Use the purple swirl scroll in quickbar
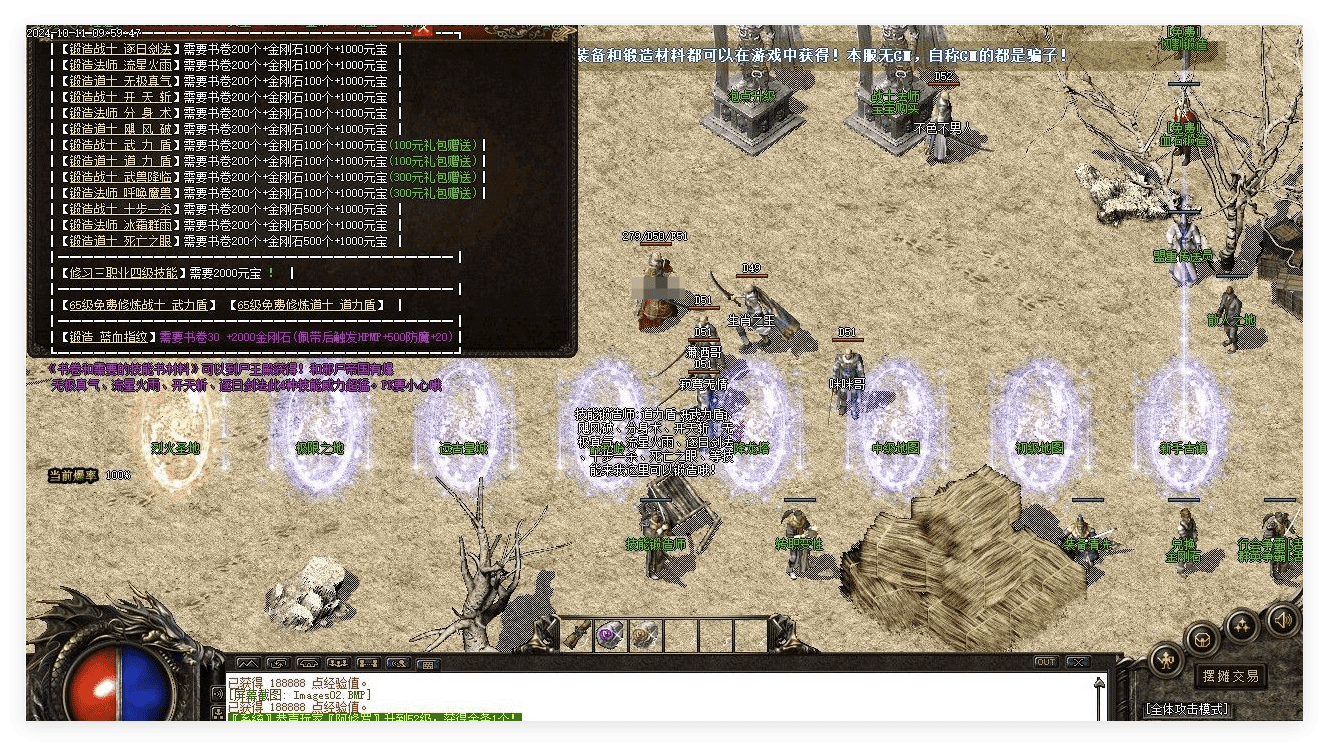Image resolution: width=1328 pixels, height=746 pixels. point(610,634)
